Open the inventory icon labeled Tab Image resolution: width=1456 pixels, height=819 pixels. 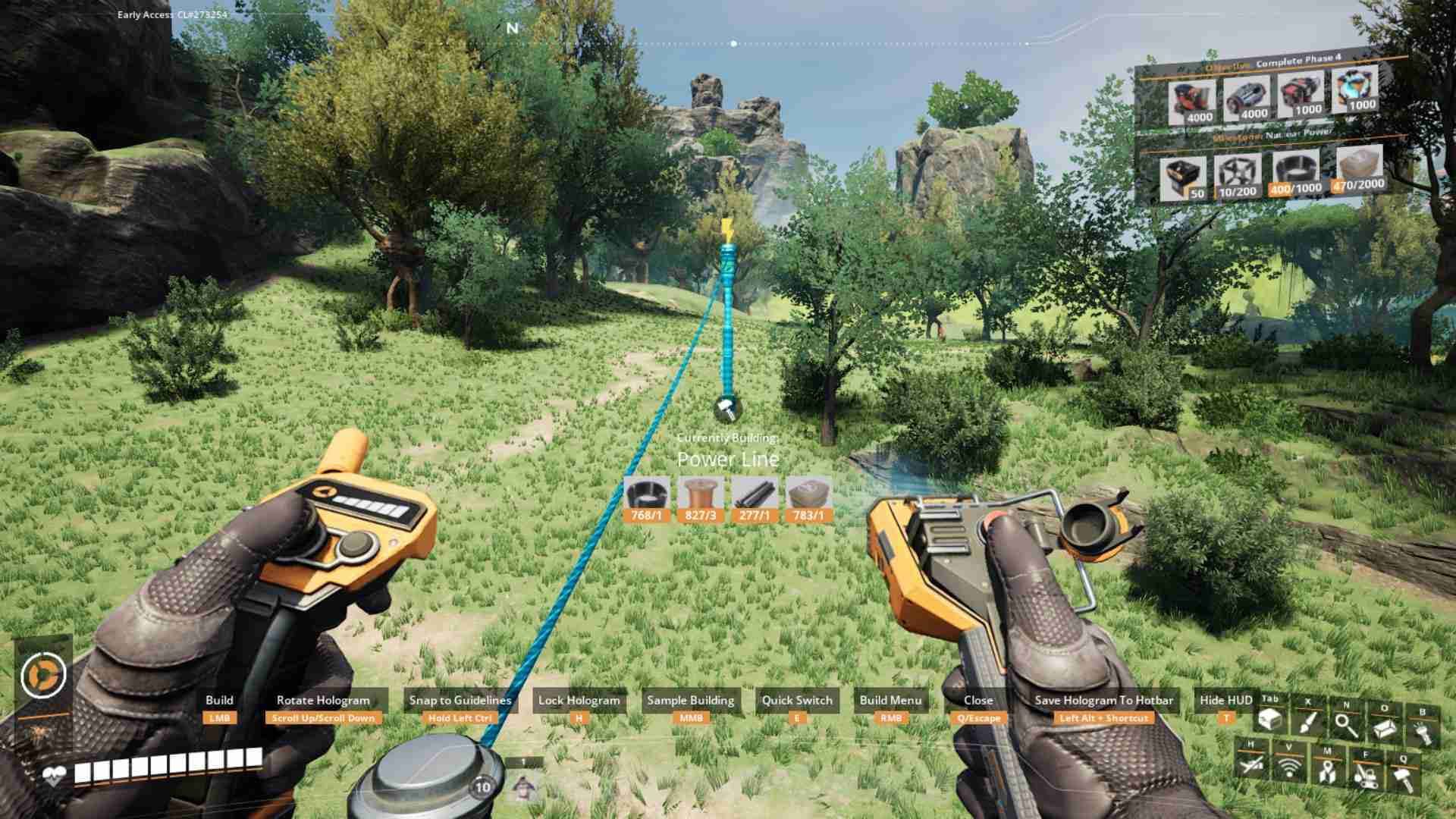[1270, 720]
